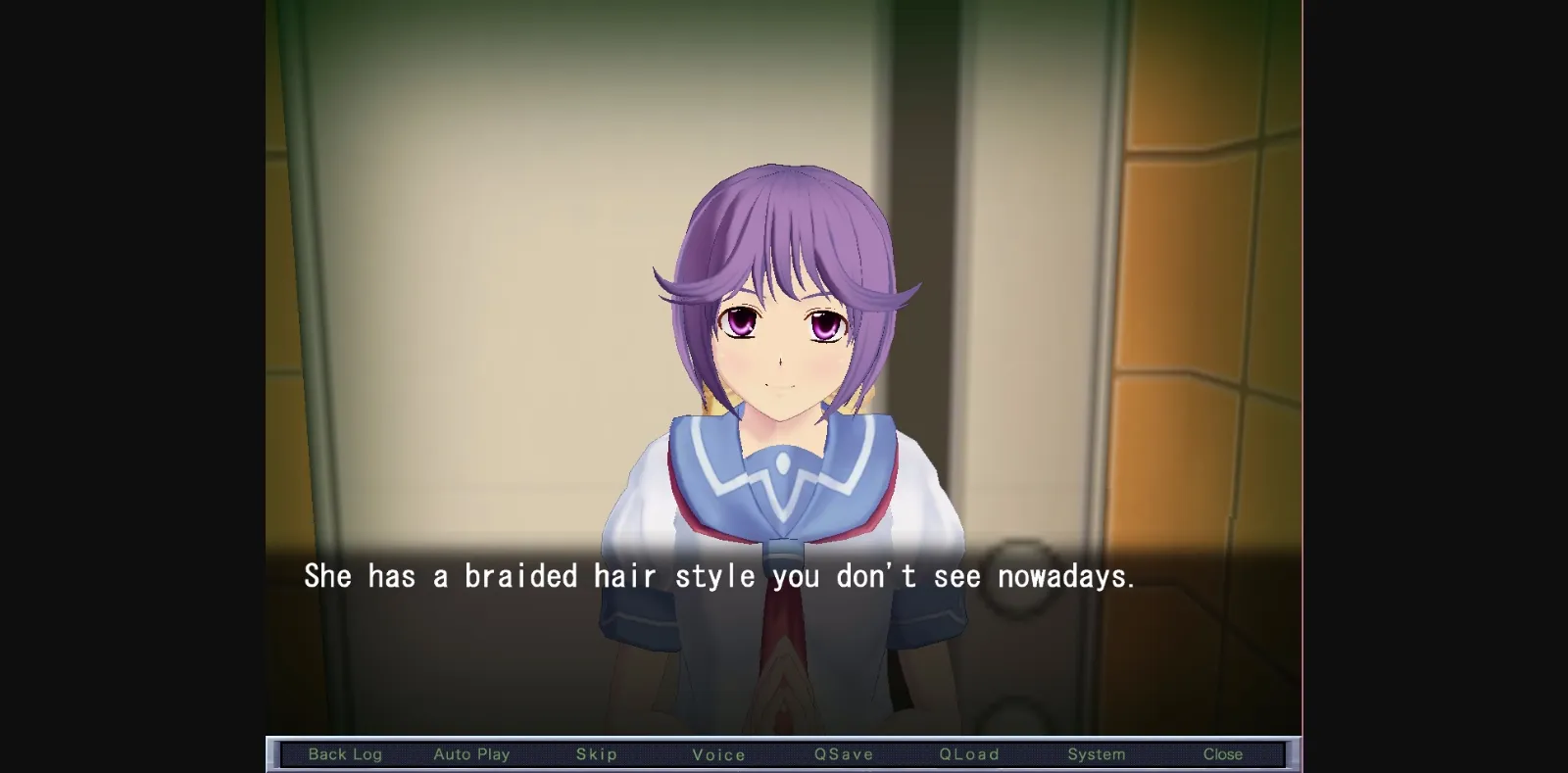Mute the character Voice playback
This screenshot has width=1568, height=773.
tap(719, 753)
